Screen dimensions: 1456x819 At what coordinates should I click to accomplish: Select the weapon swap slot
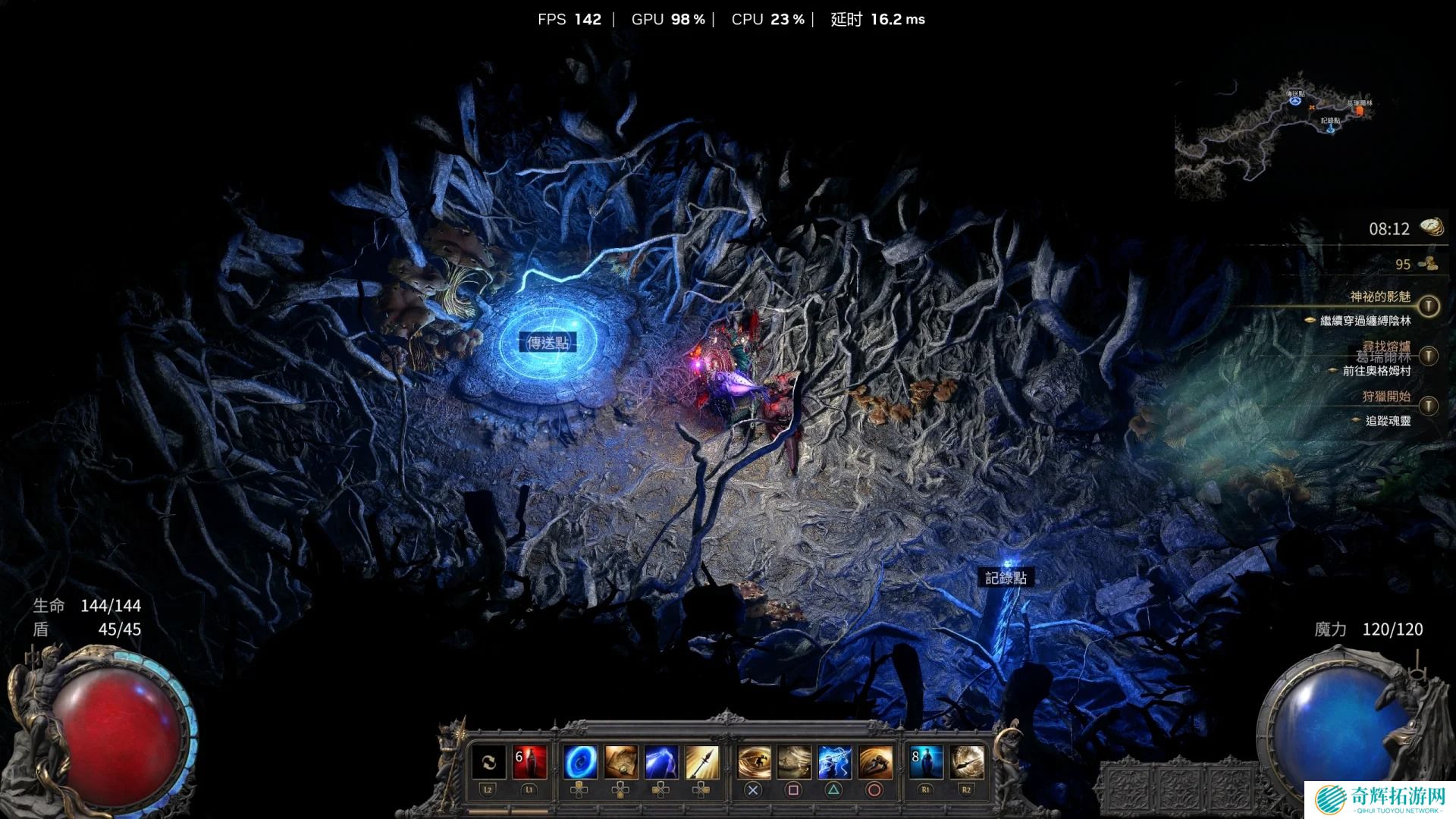point(488,763)
